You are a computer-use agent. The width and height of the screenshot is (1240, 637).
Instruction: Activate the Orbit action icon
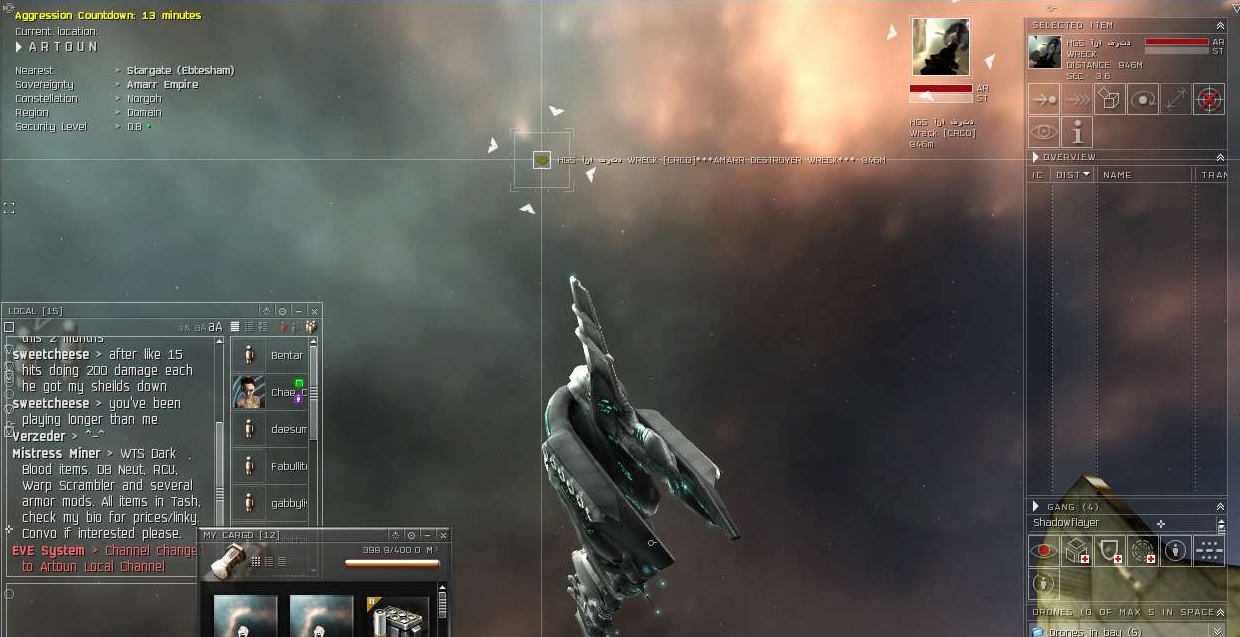(x=1143, y=99)
